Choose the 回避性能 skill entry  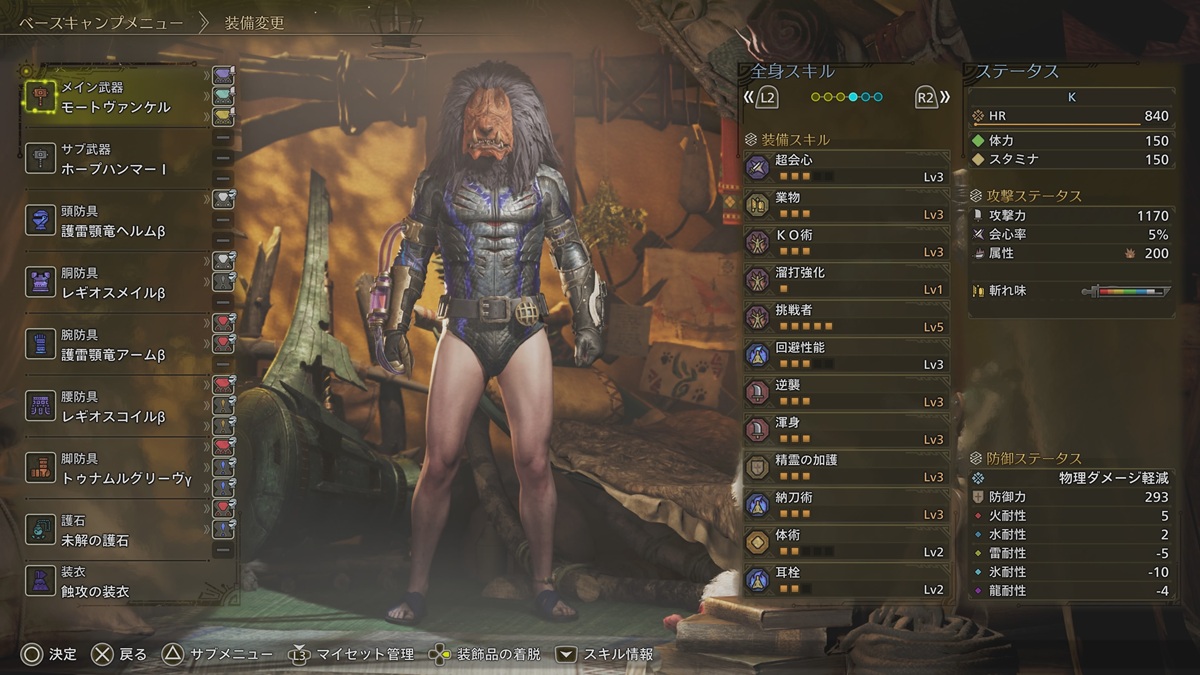845,355
